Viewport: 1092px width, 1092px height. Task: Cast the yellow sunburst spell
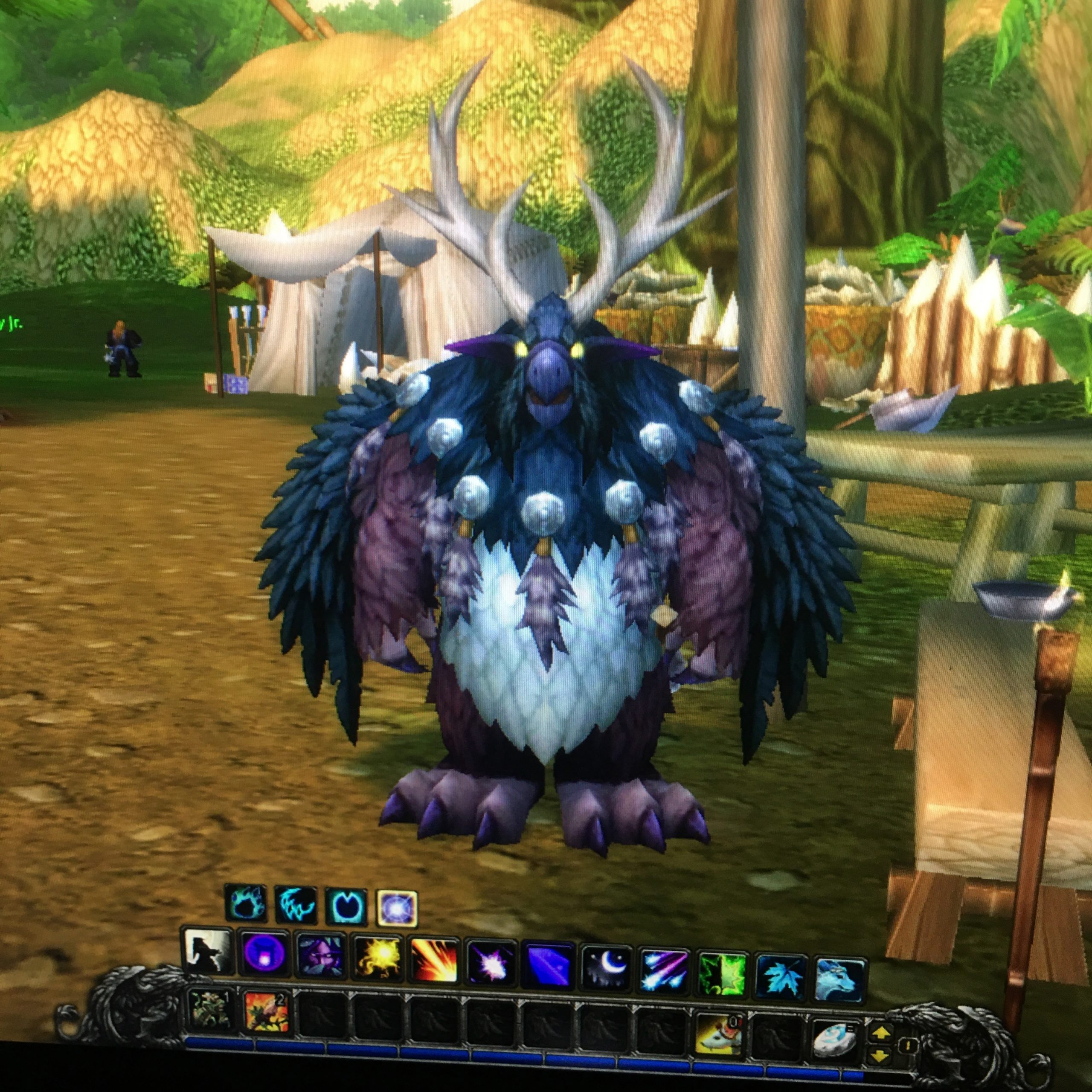(376, 958)
